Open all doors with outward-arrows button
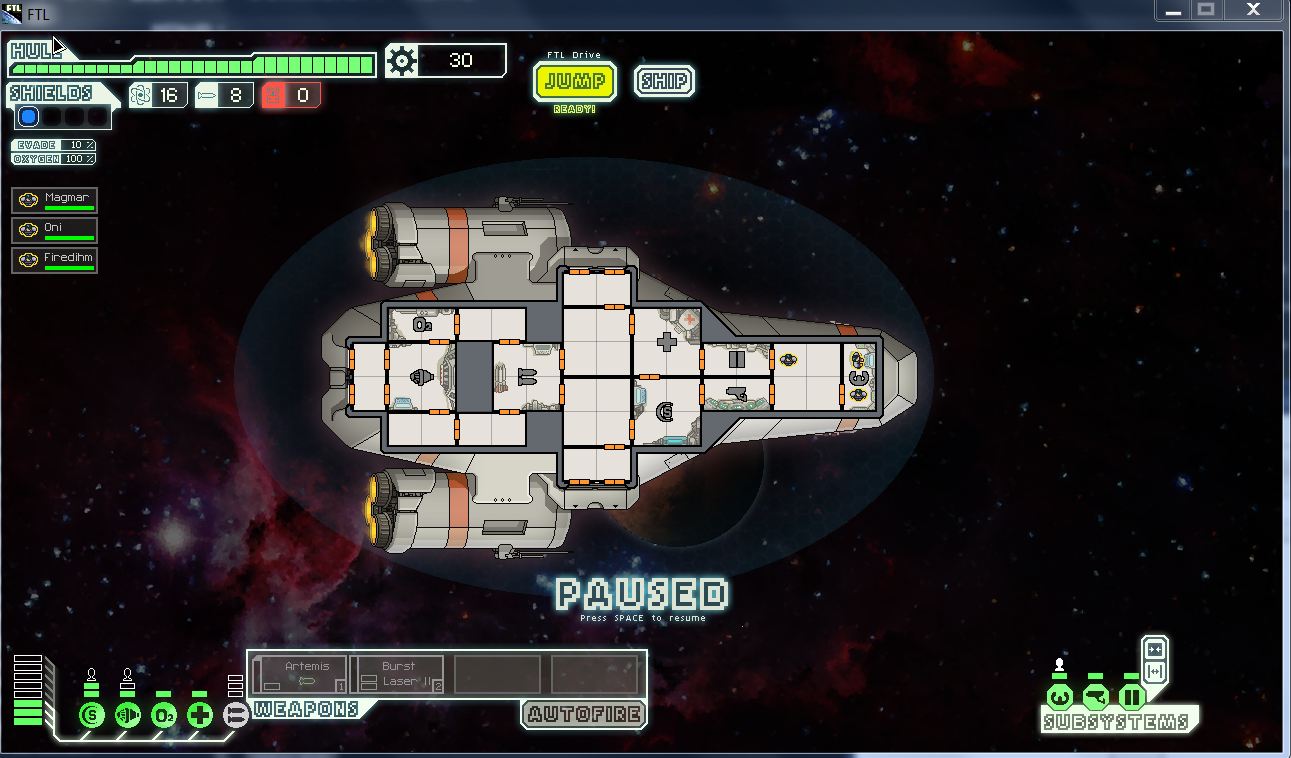 [x=1155, y=671]
